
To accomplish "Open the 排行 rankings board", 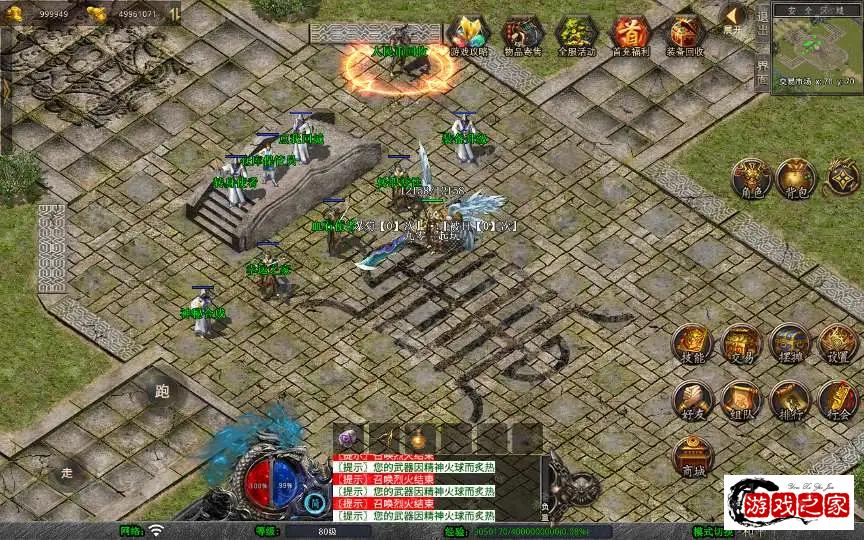I will coord(790,400).
